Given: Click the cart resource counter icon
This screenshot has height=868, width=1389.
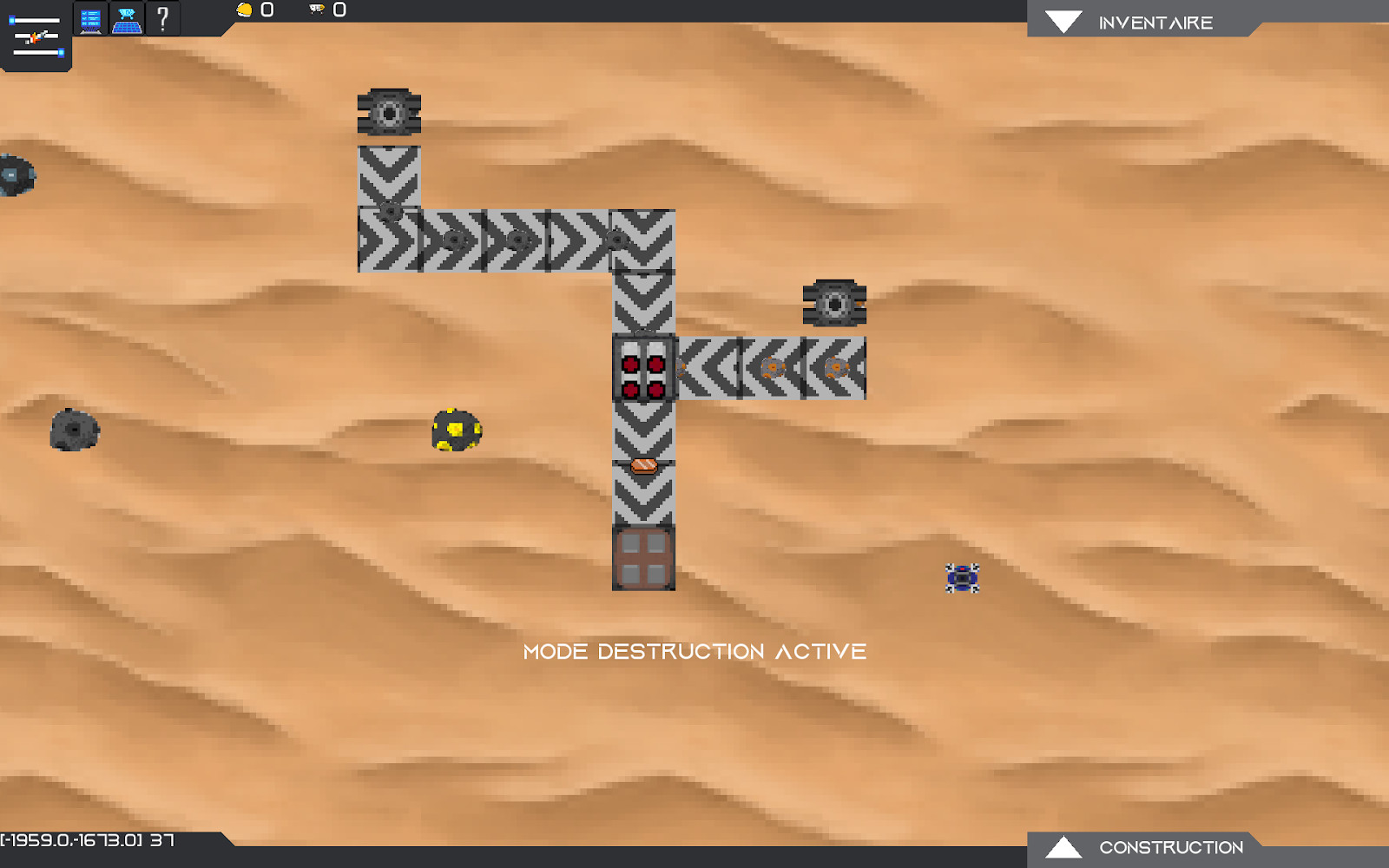Looking at the screenshot, I should point(315,10).
